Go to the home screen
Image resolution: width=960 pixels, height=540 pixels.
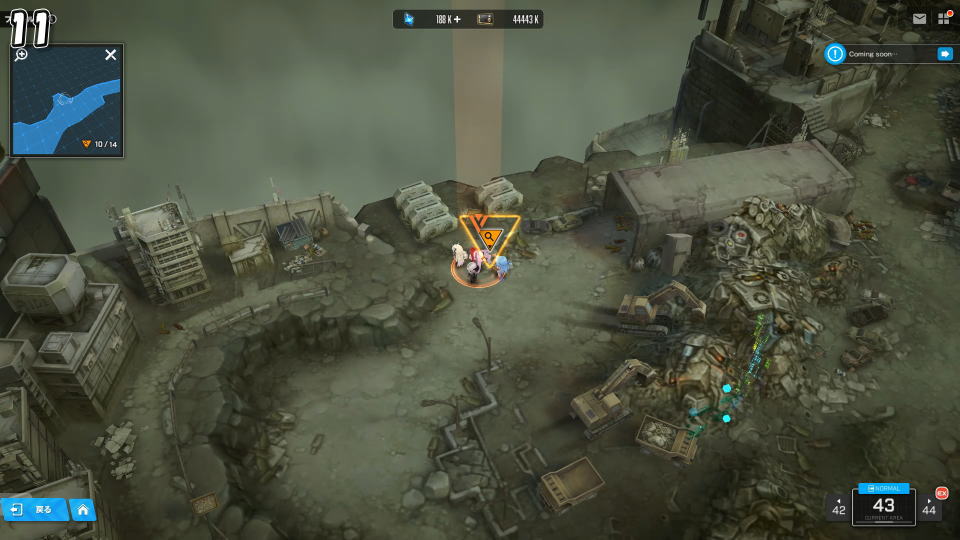coord(83,510)
